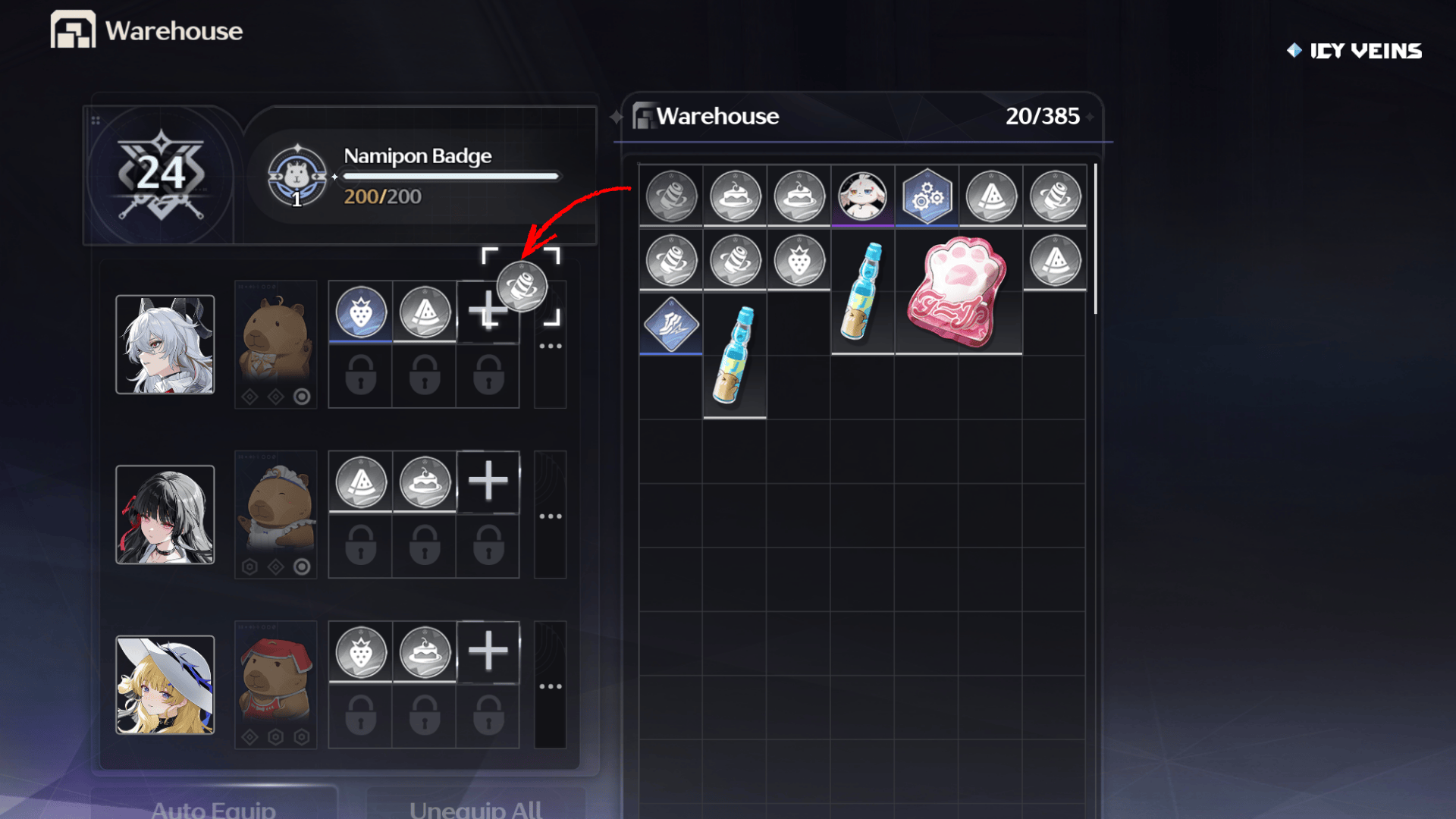Select the strawberry badge in the Warehouse grid
The width and height of the screenshot is (1456, 819).
click(799, 261)
